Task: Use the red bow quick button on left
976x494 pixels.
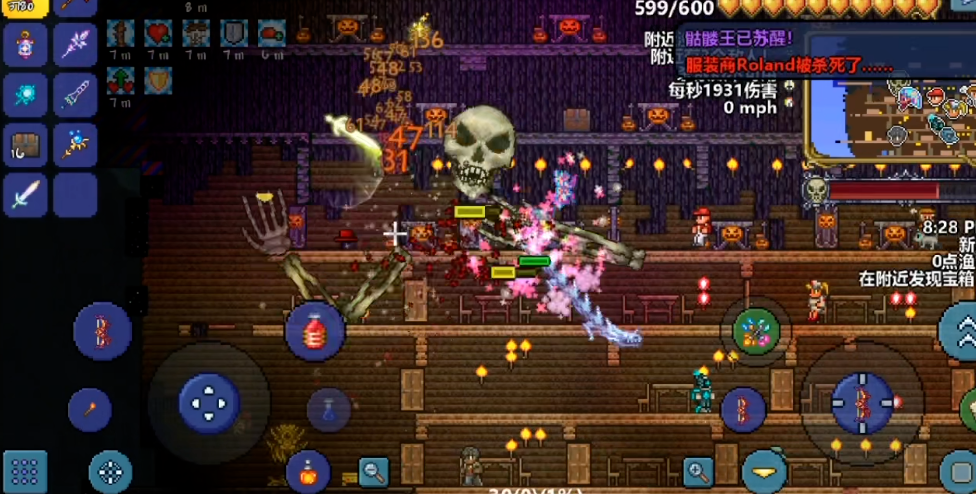Action: (x=102, y=331)
